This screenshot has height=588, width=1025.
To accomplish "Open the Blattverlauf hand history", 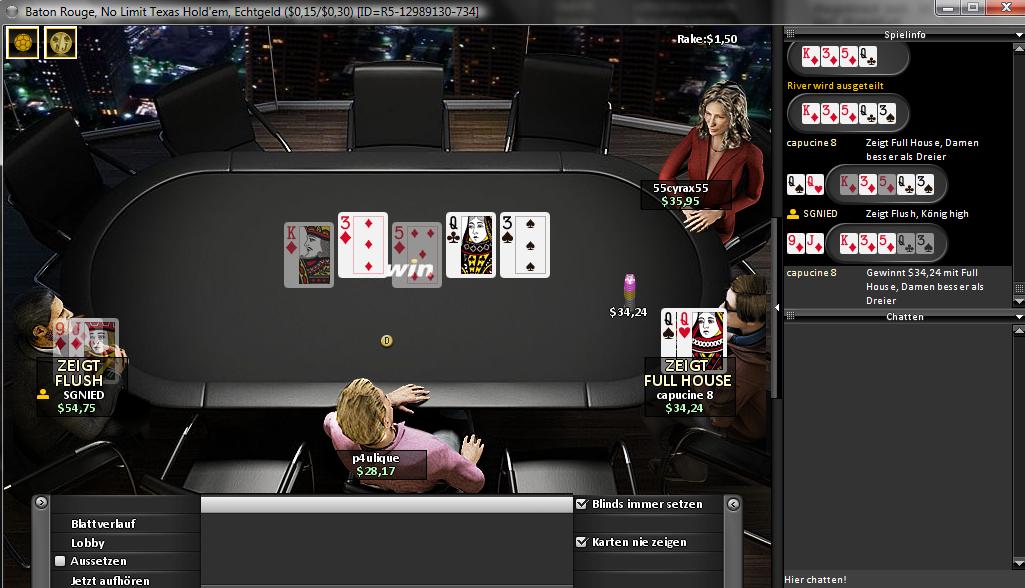I will tap(103, 524).
